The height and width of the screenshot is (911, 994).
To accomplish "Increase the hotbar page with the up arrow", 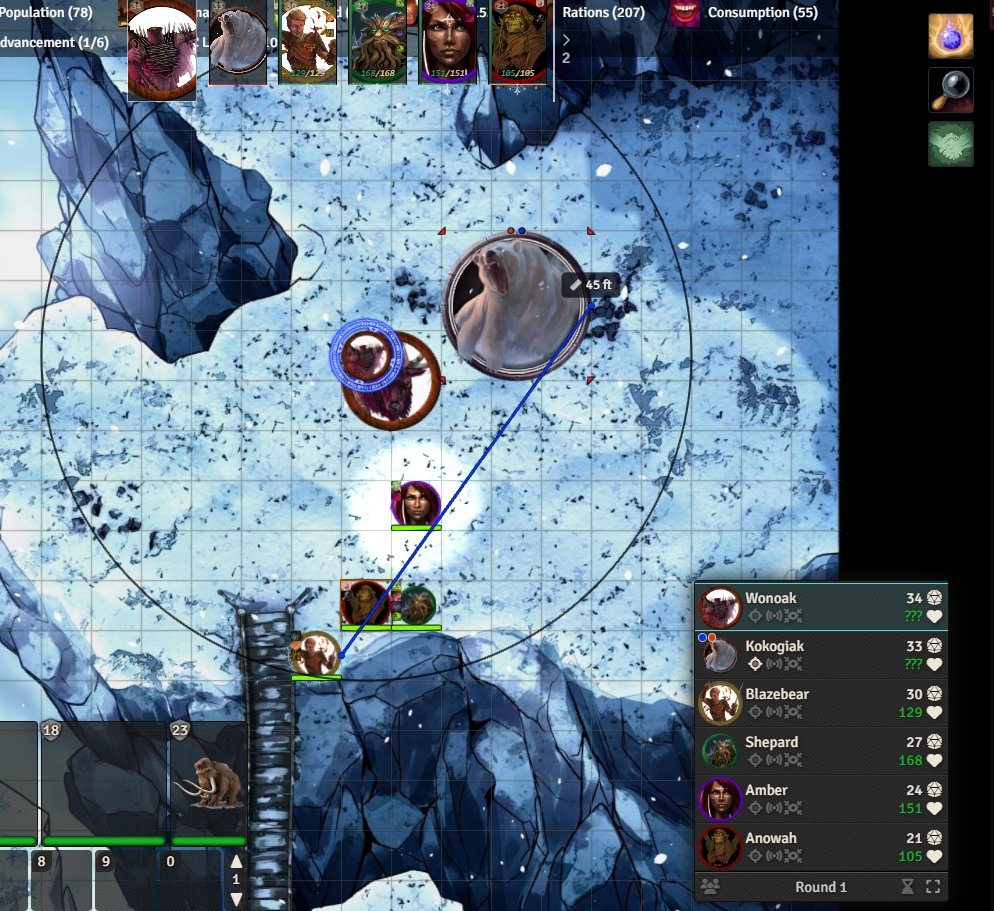I will (x=236, y=862).
